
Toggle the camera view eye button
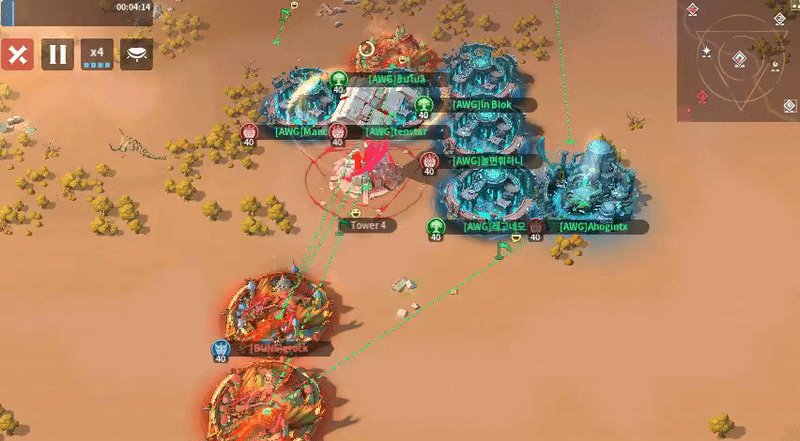(137, 54)
